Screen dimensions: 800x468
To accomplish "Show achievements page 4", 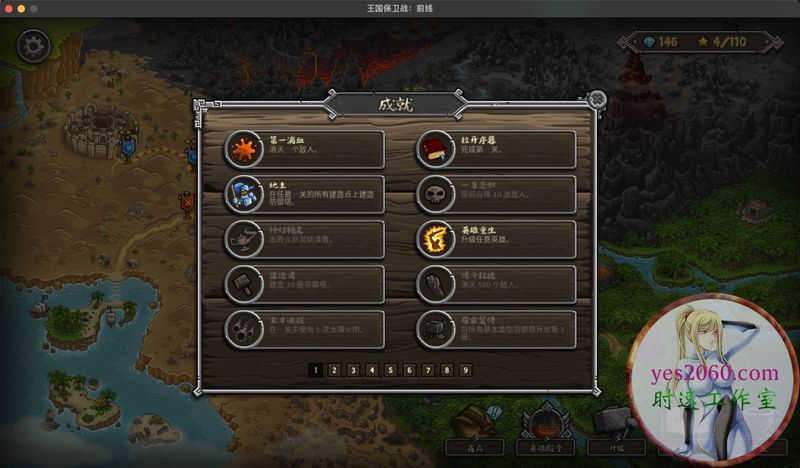I will (x=371, y=369).
